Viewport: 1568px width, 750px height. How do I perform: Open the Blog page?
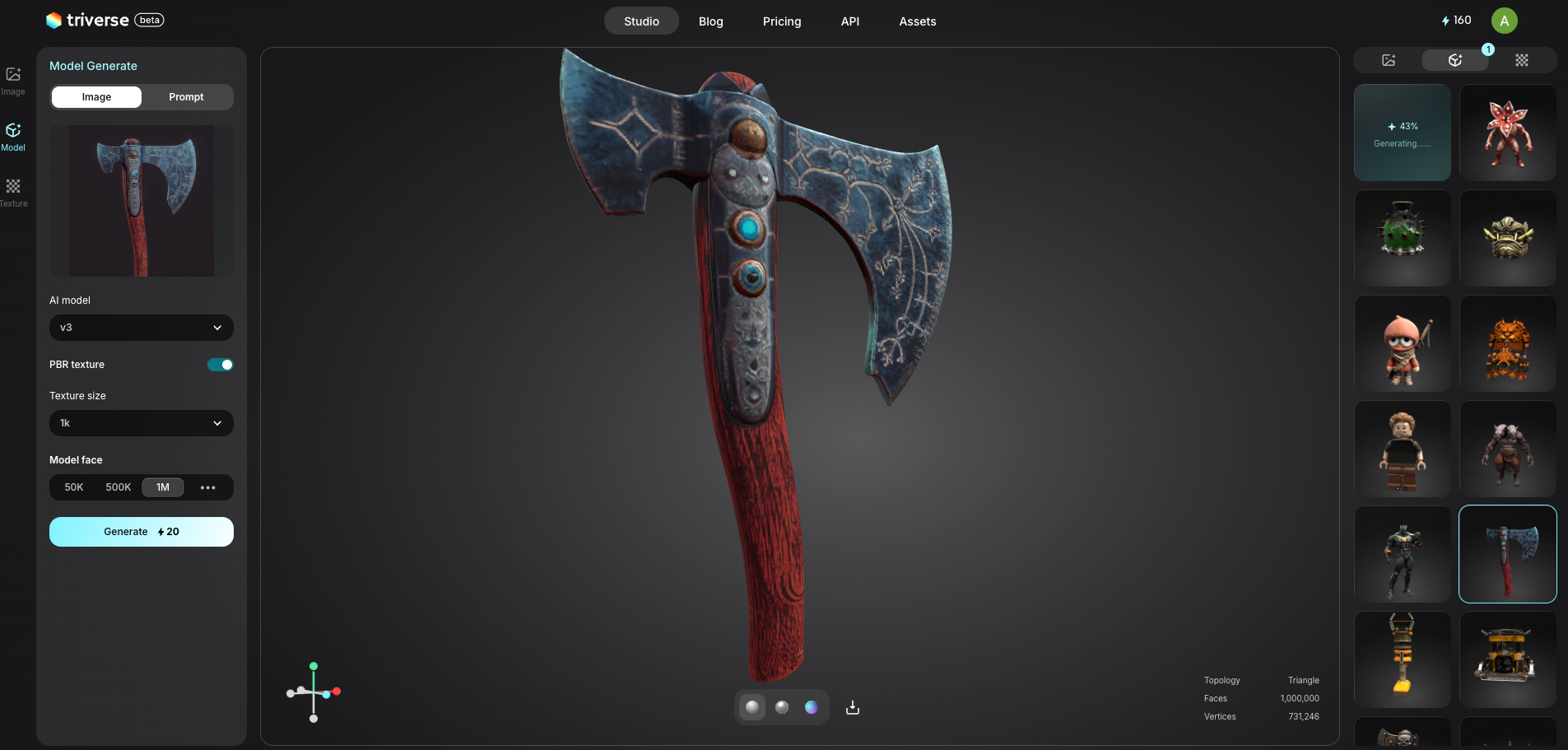(x=710, y=21)
